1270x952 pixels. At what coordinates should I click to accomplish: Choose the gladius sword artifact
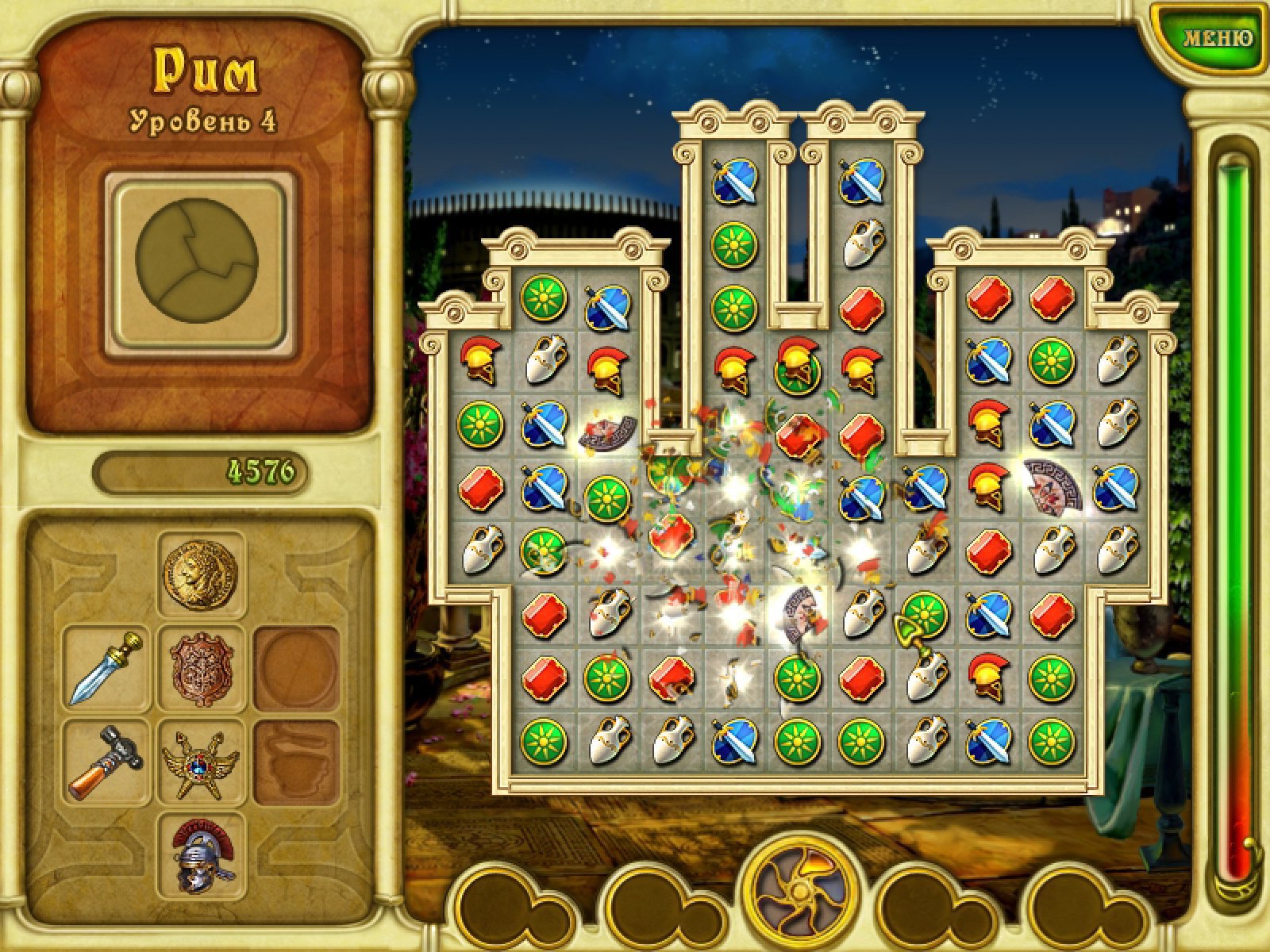pos(107,667)
